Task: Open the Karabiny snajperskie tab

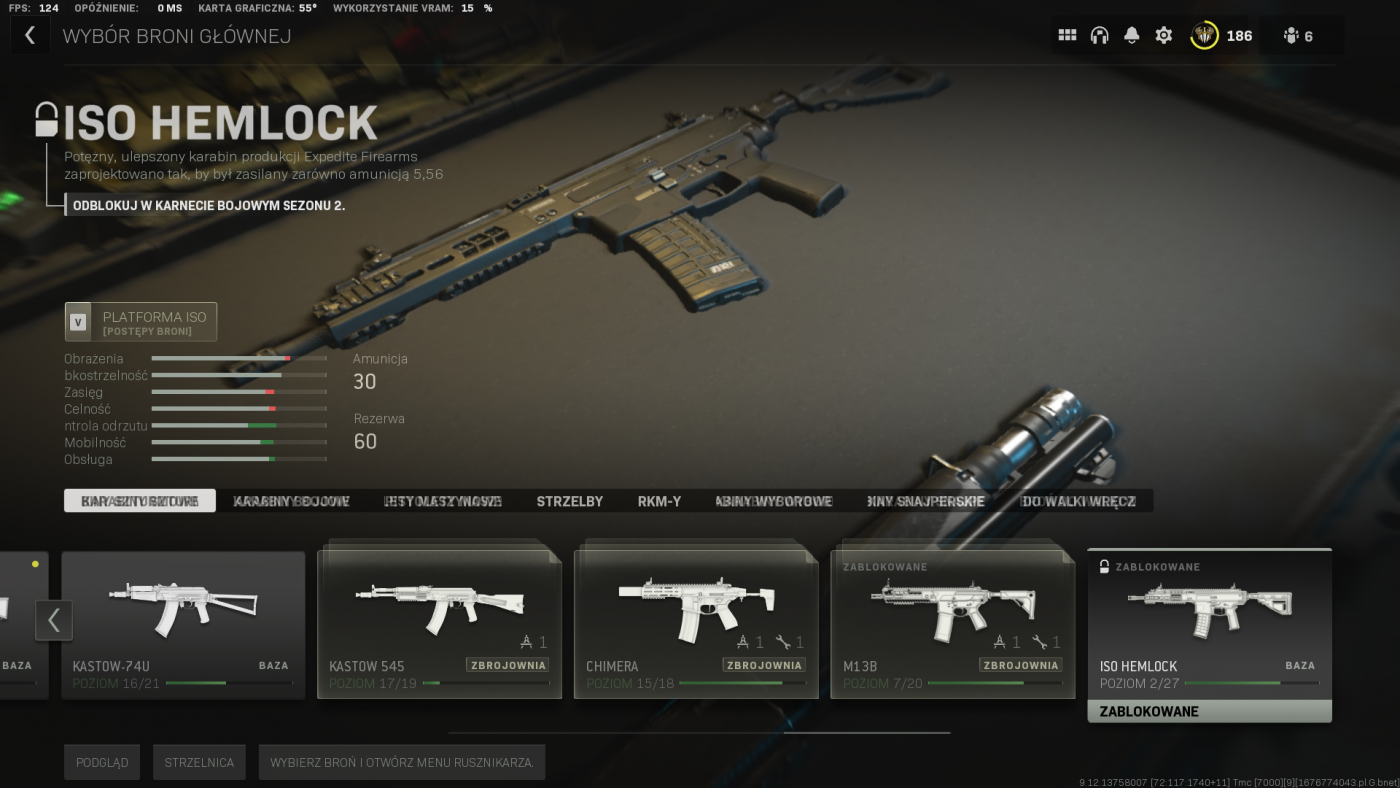Action: 926,501
